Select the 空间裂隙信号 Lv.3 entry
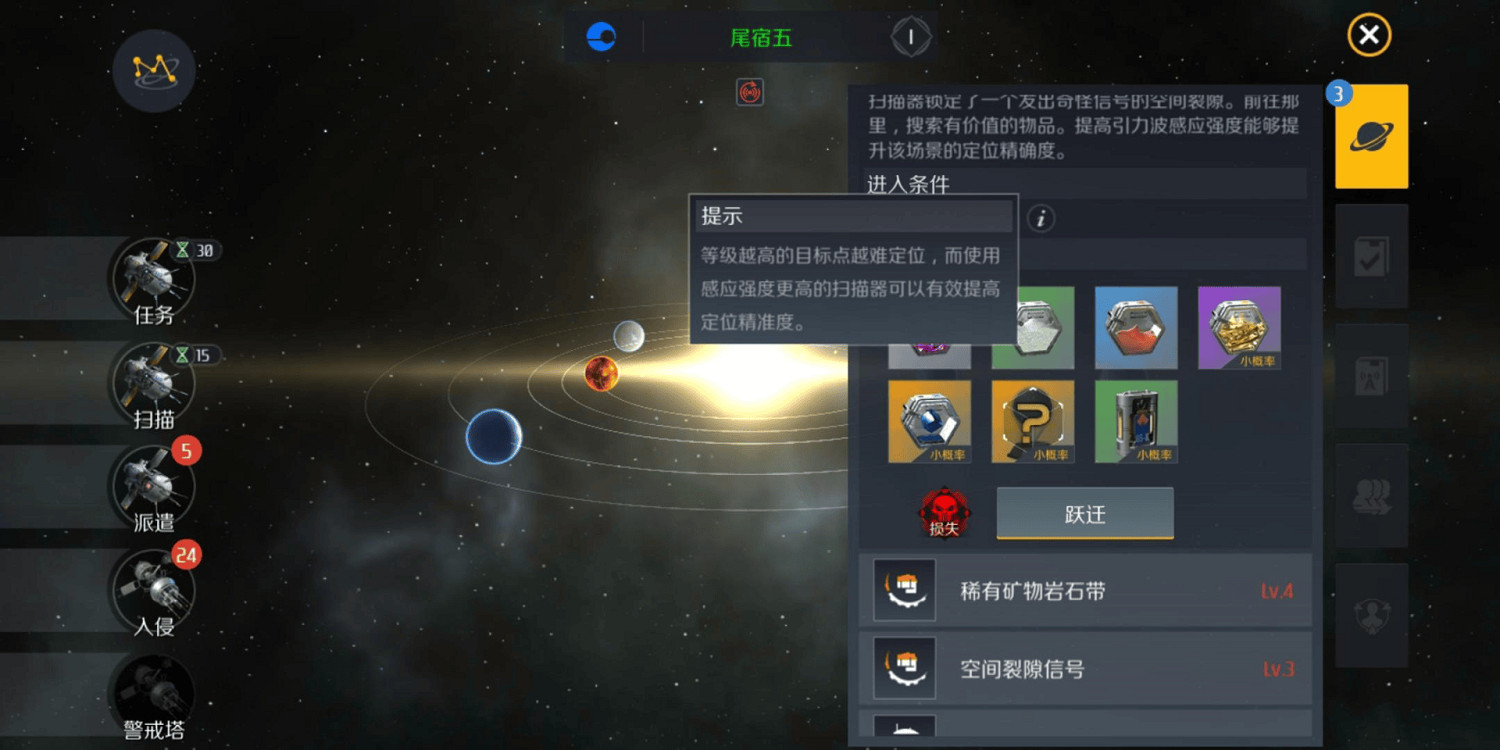Viewport: 1500px width, 750px height. 1085,668
